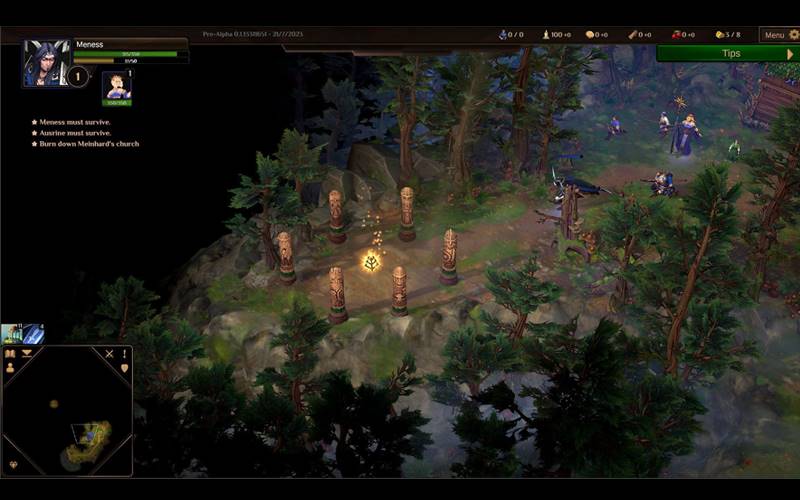This screenshot has width=800, height=500.
Task: Click the downward triangle minimap button
Action: coord(27,353)
